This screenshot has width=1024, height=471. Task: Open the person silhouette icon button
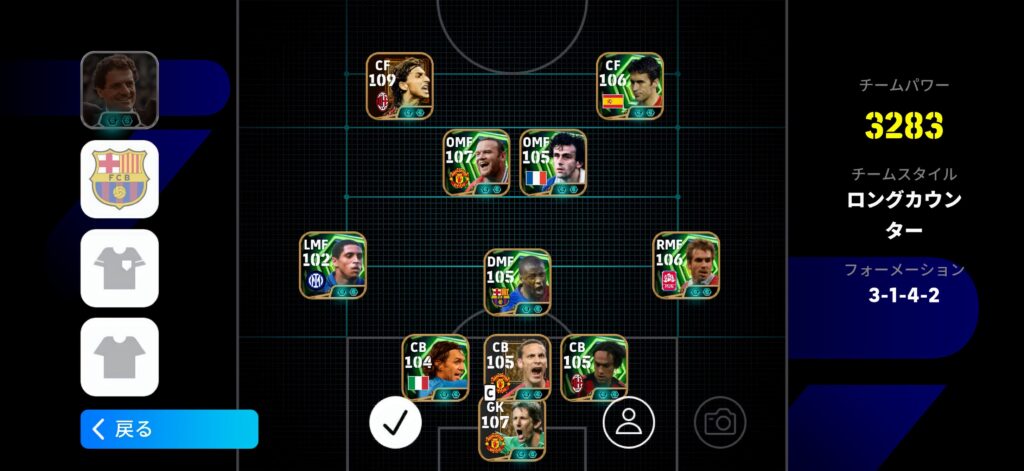[628, 422]
